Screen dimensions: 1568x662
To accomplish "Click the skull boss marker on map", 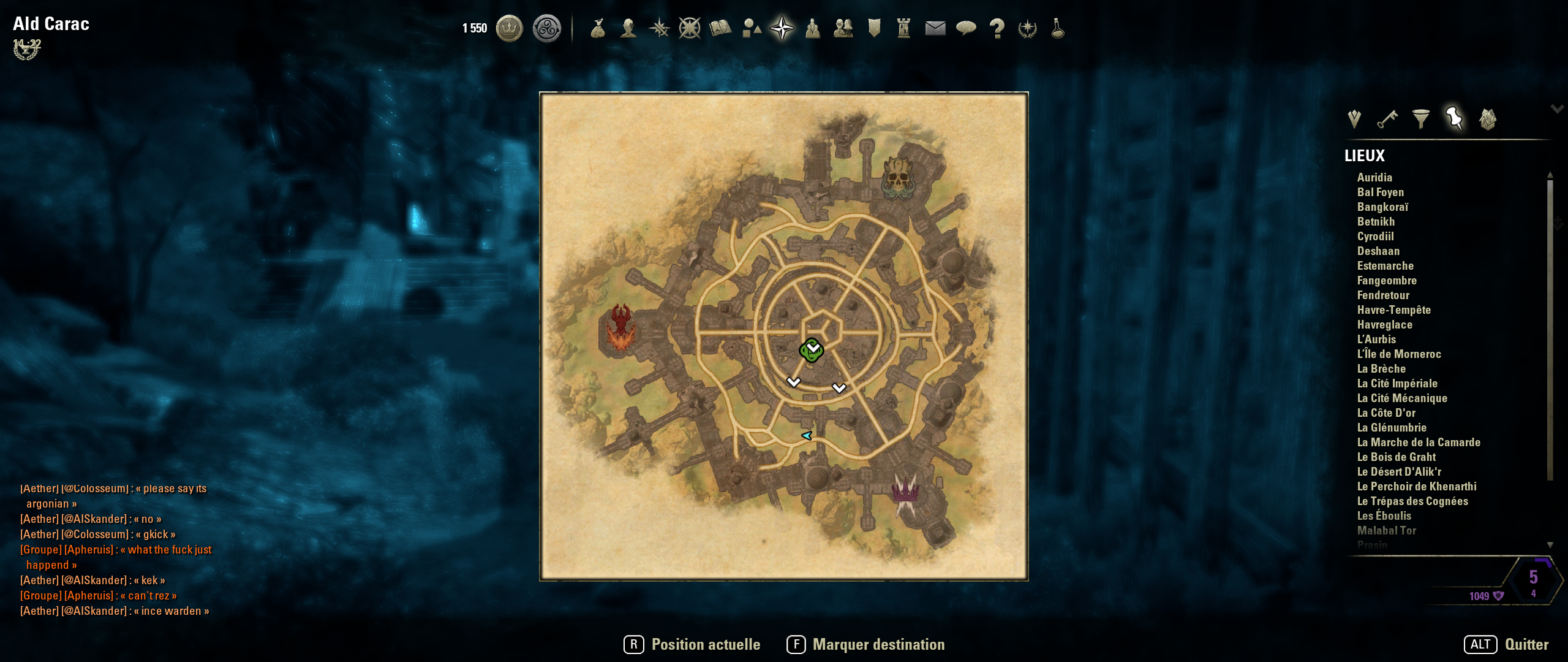I will click(x=898, y=178).
